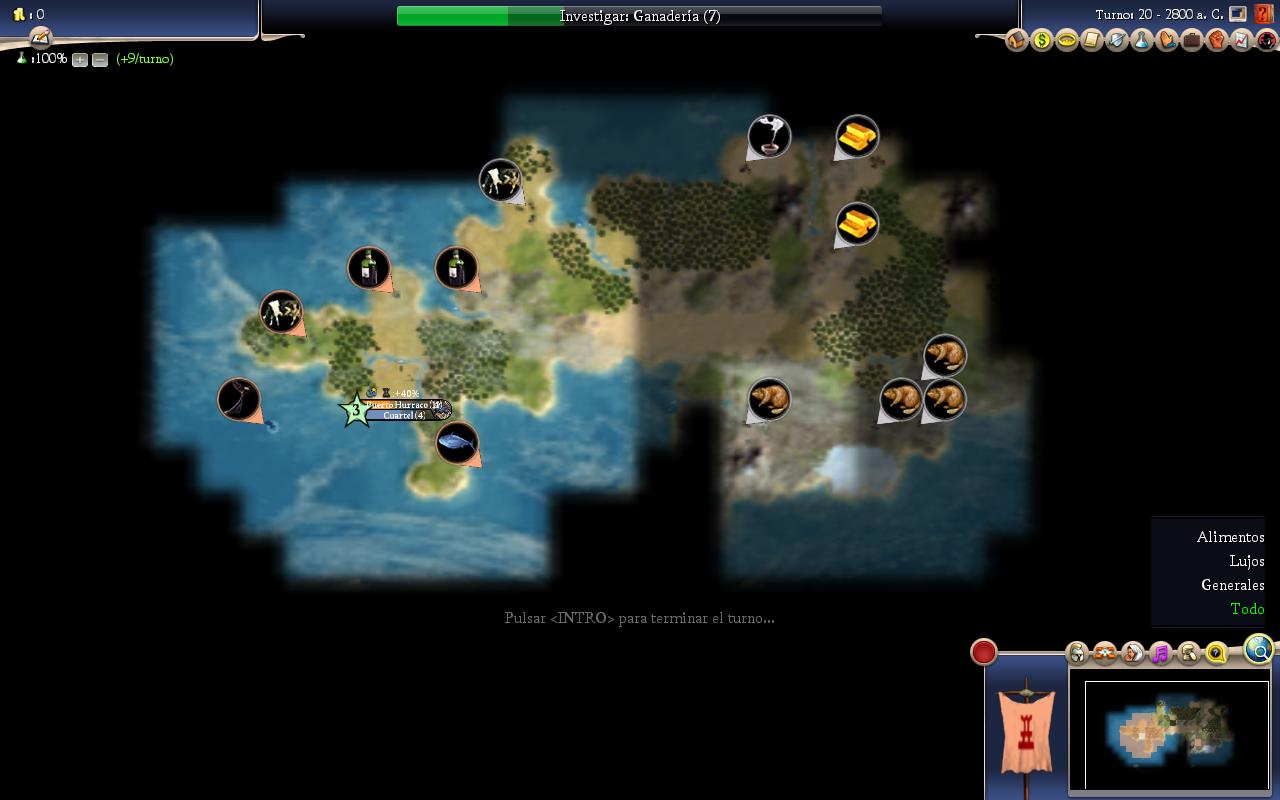Decrease the research rate with minus
This screenshot has width=1280, height=800.
100,60
